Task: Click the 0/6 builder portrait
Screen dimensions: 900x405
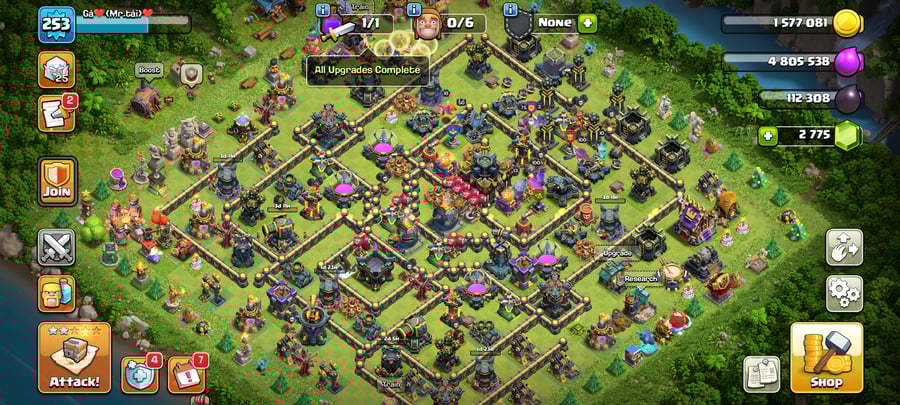Action: point(433,22)
